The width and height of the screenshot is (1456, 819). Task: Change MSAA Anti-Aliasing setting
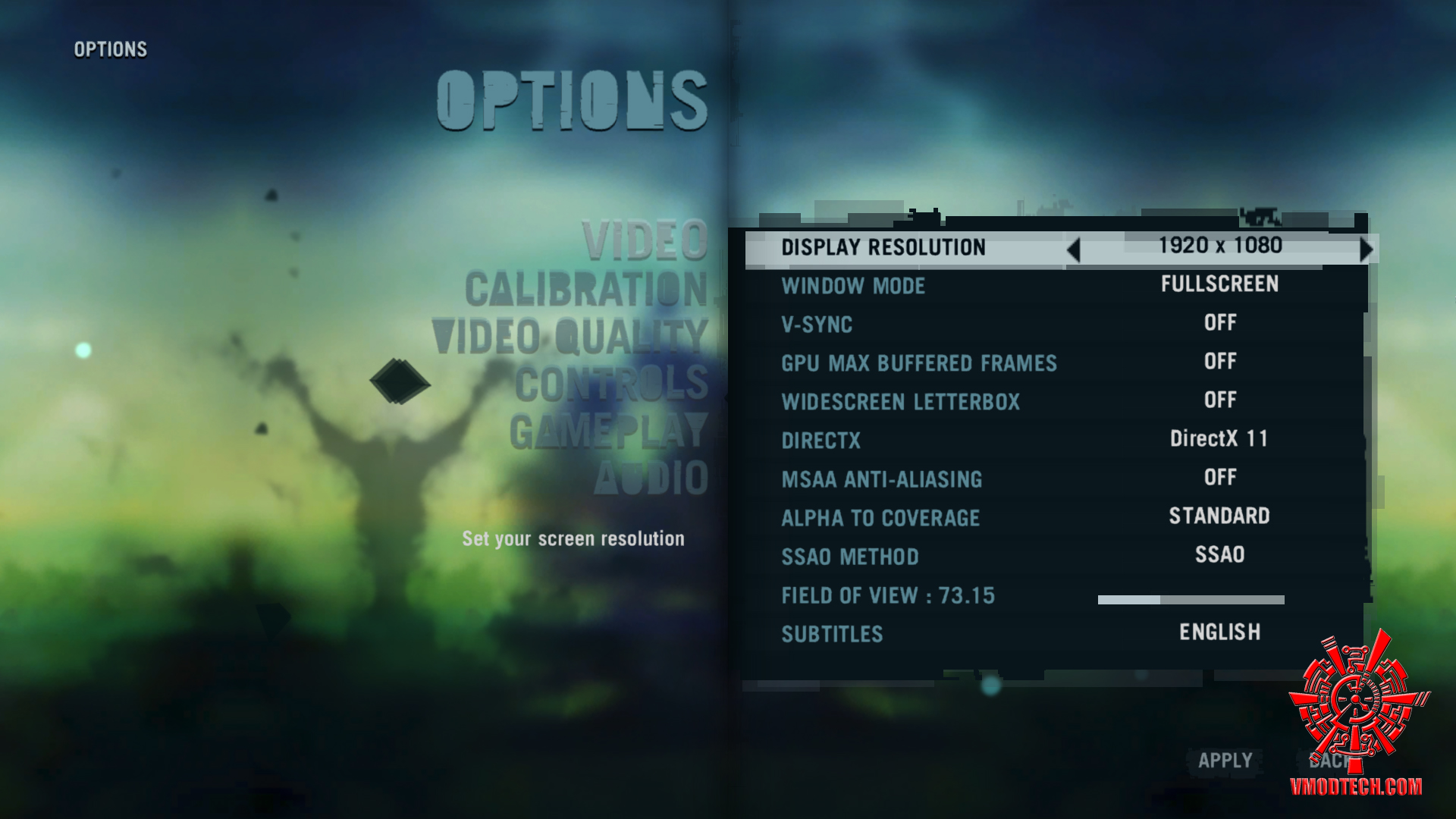[x=1219, y=478]
